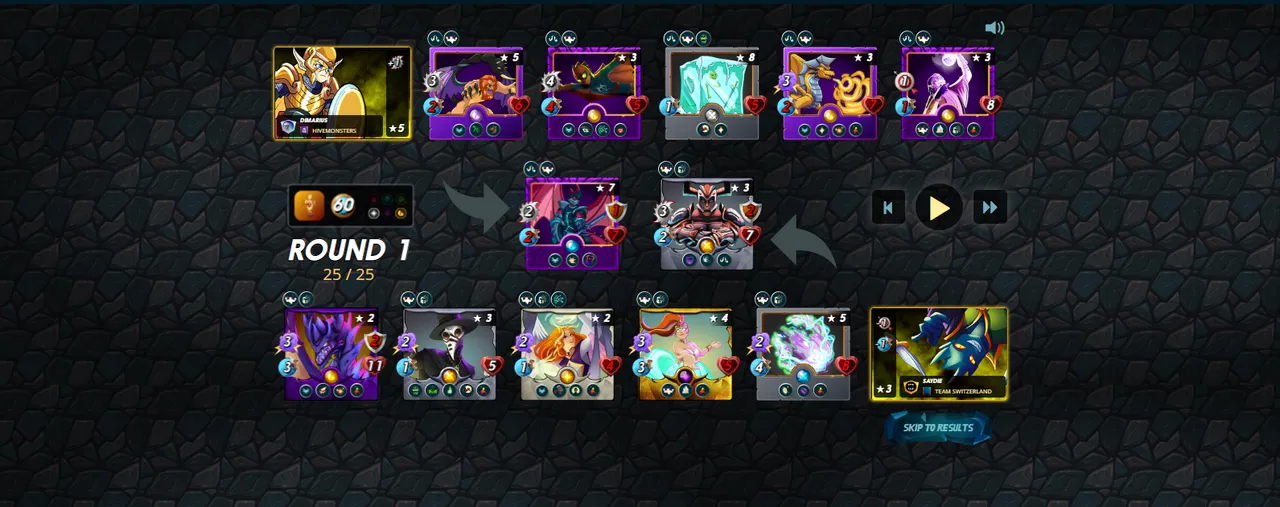Select the winged angel card
This screenshot has width=1280, height=507.
(567, 354)
